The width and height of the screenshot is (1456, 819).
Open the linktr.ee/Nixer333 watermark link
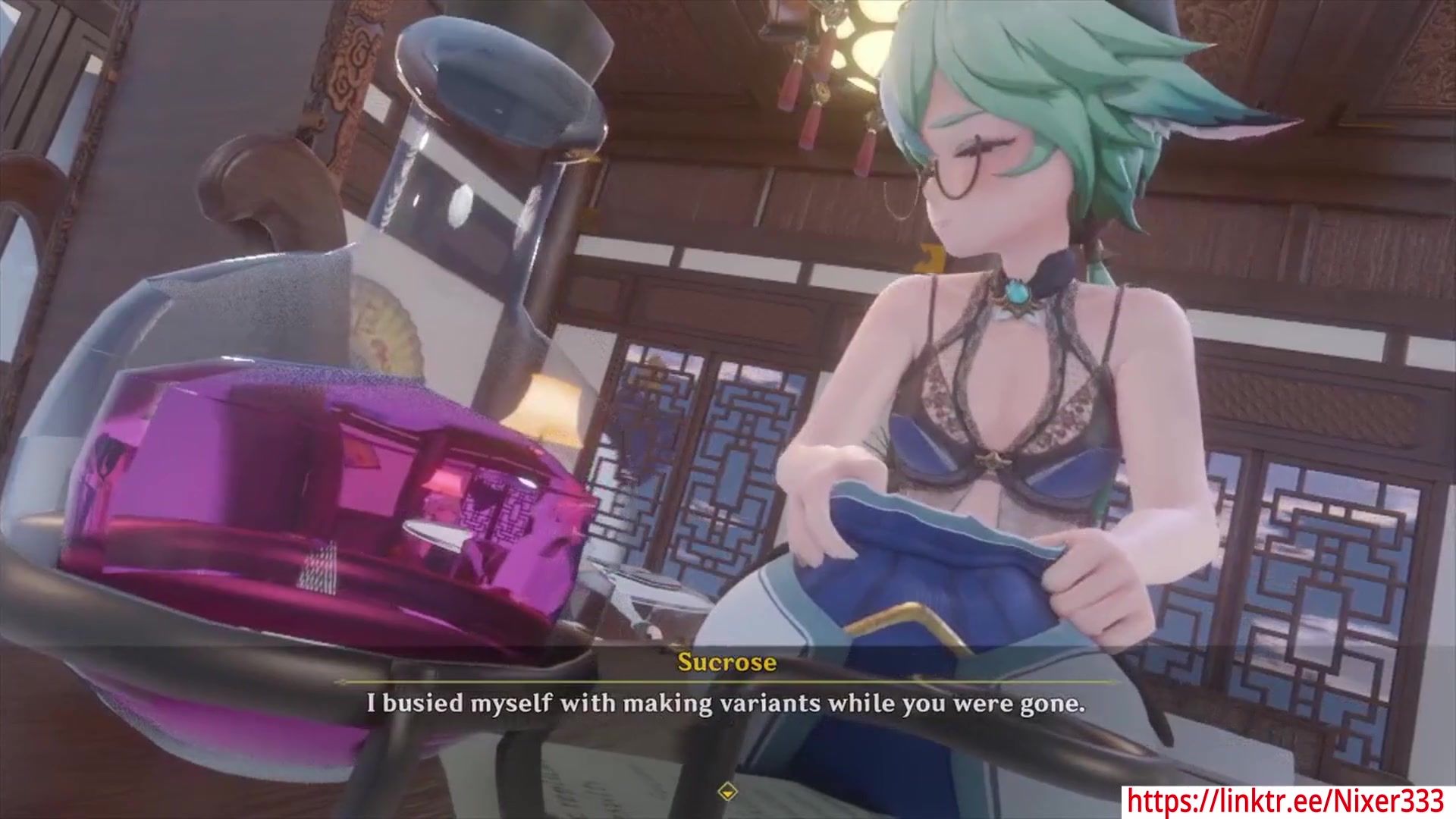tap(1286, 801)
